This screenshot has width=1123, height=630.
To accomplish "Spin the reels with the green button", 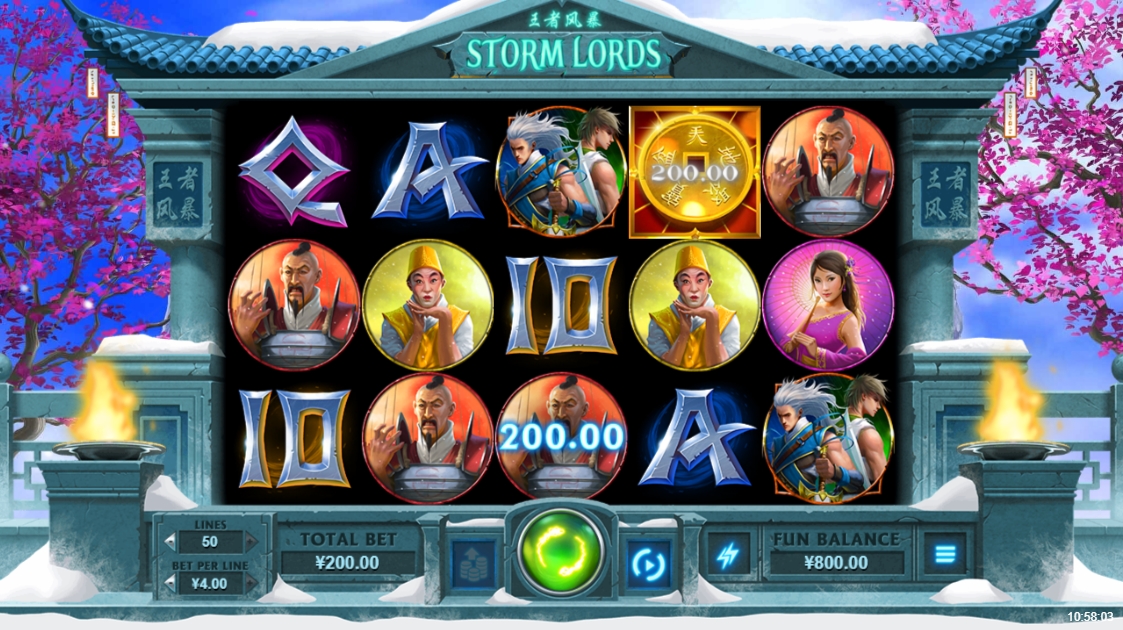I will (x=560, y=554).
